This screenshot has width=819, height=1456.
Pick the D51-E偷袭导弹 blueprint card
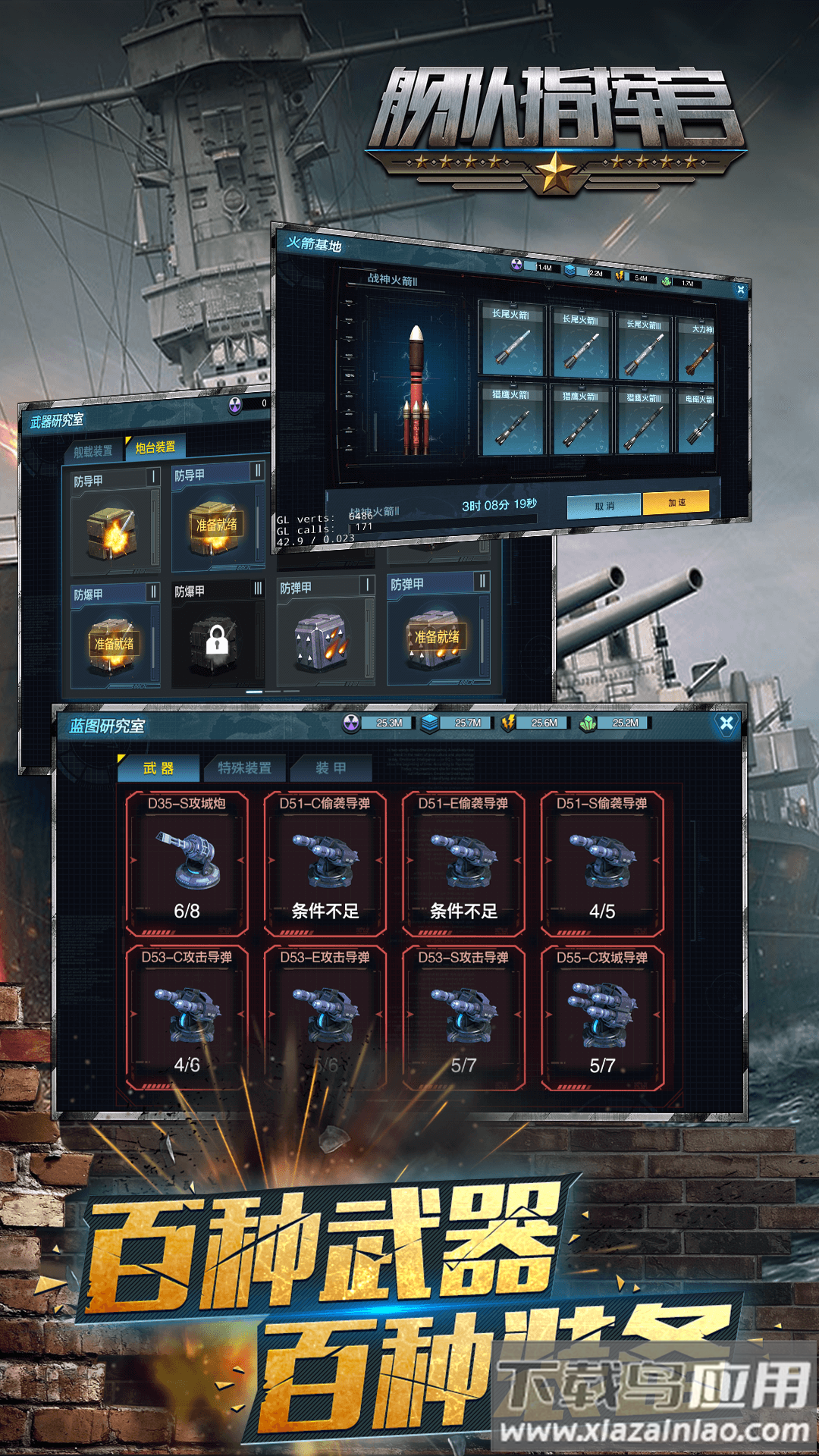coord(463,863)
